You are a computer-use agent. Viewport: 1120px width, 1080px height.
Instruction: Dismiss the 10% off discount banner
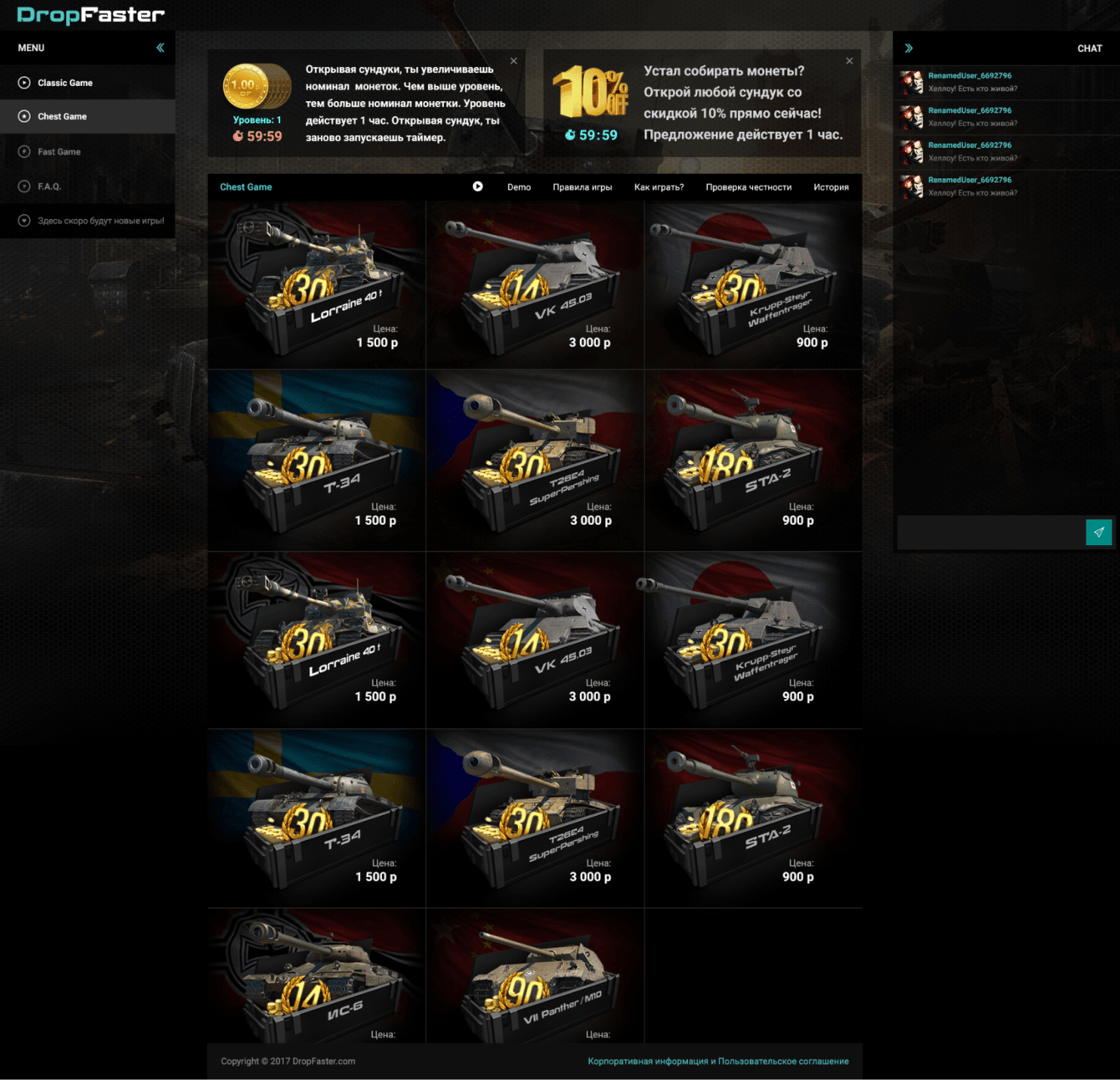(849, 61)
